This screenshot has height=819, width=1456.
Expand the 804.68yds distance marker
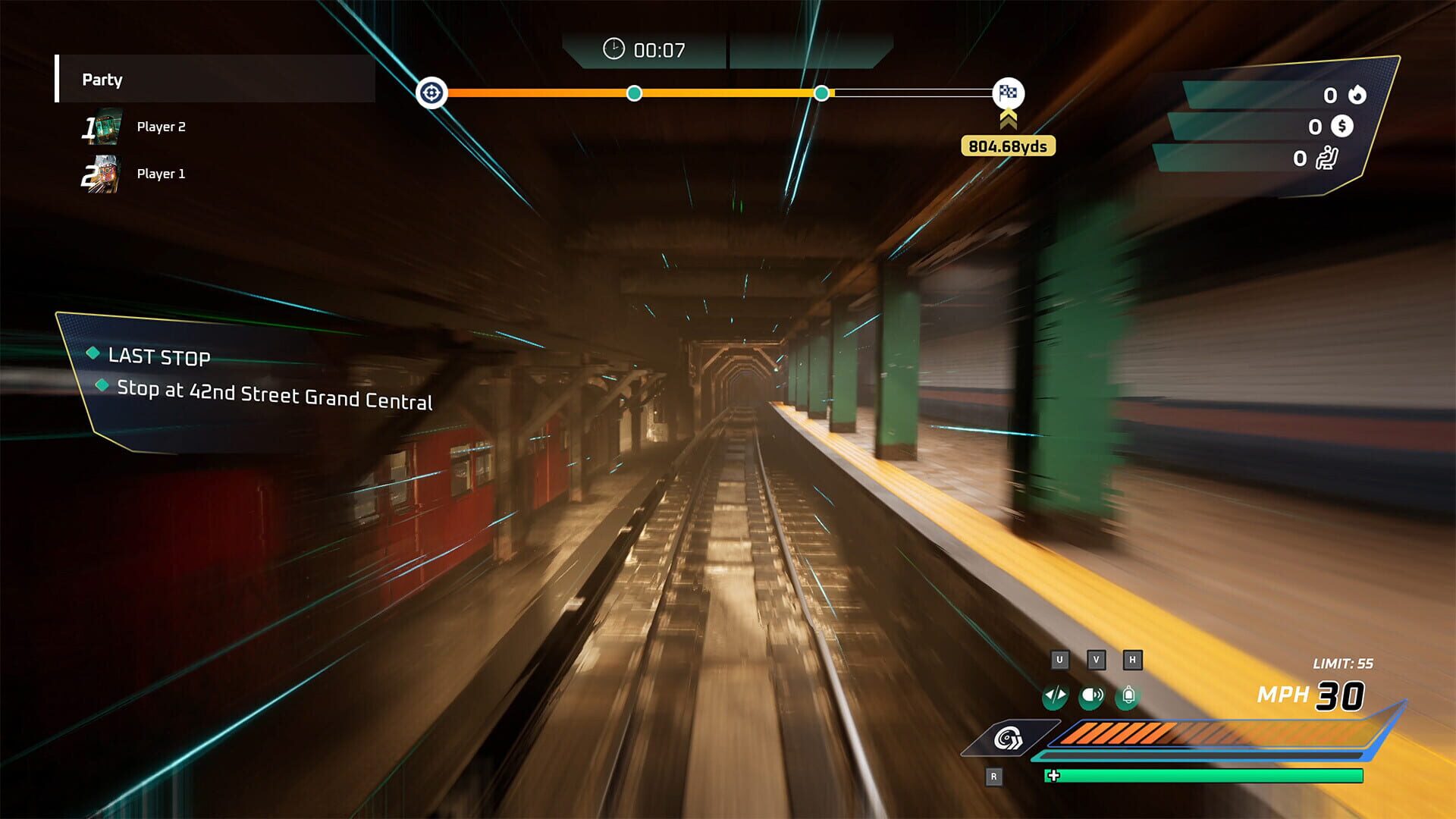tap(1007, 146)
